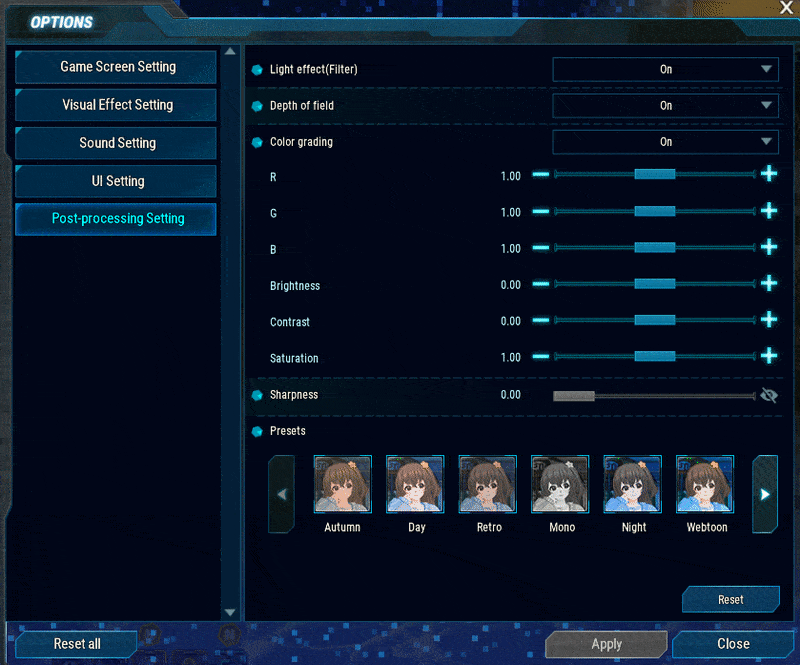The width and height of the screenshot is (800, 665).
Task: Select the Post-processing Setting tab
Action: [x=117, y=219]
